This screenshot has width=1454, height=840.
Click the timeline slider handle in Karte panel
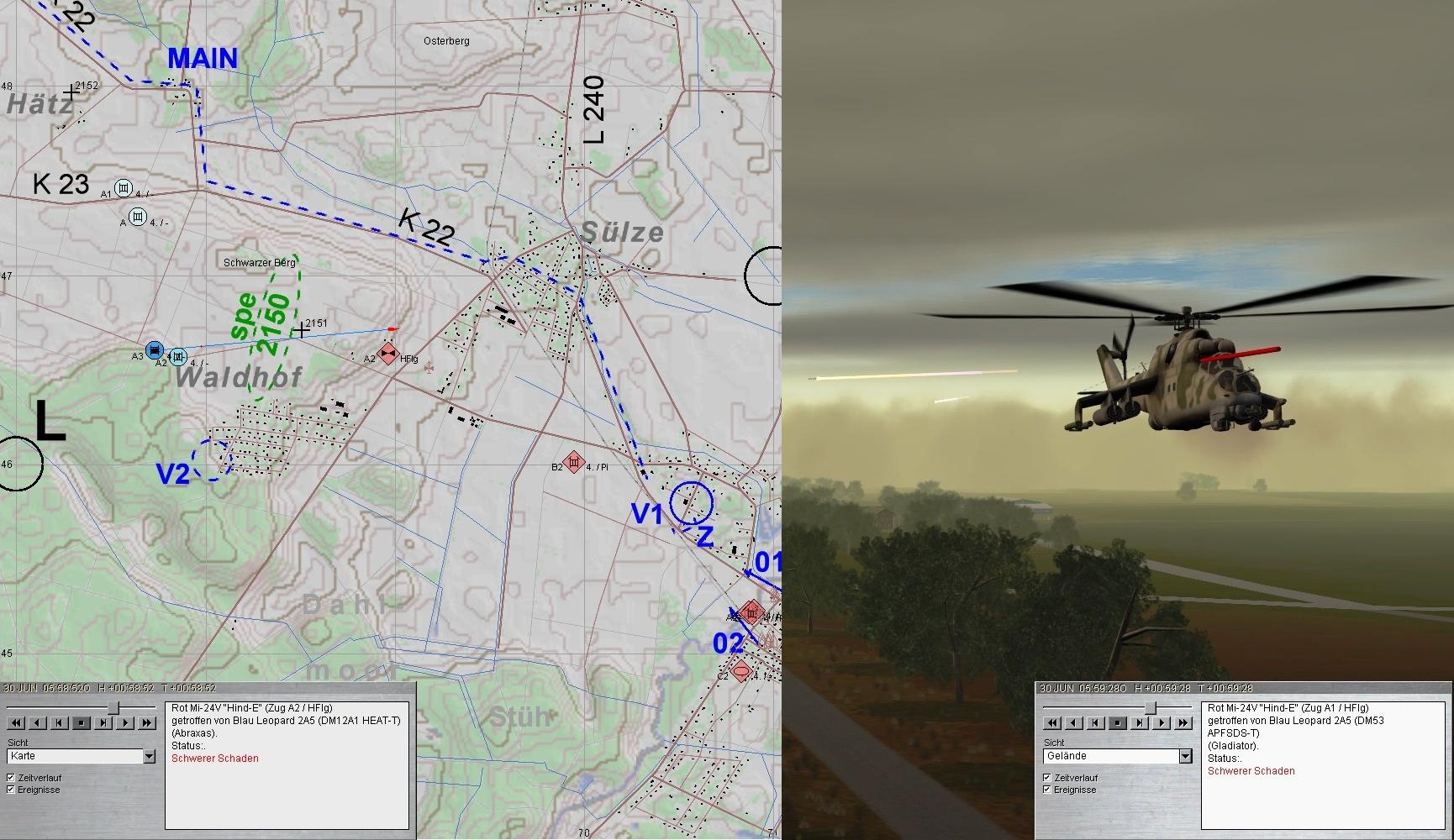113,708
